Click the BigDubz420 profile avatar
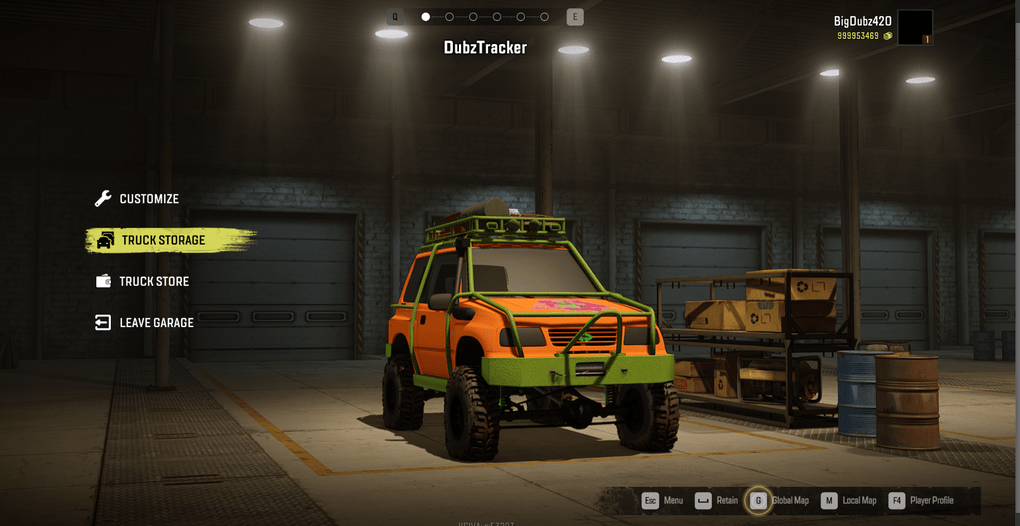The image size is (1020, 526). pyautogui.click(x=914, y=28)
